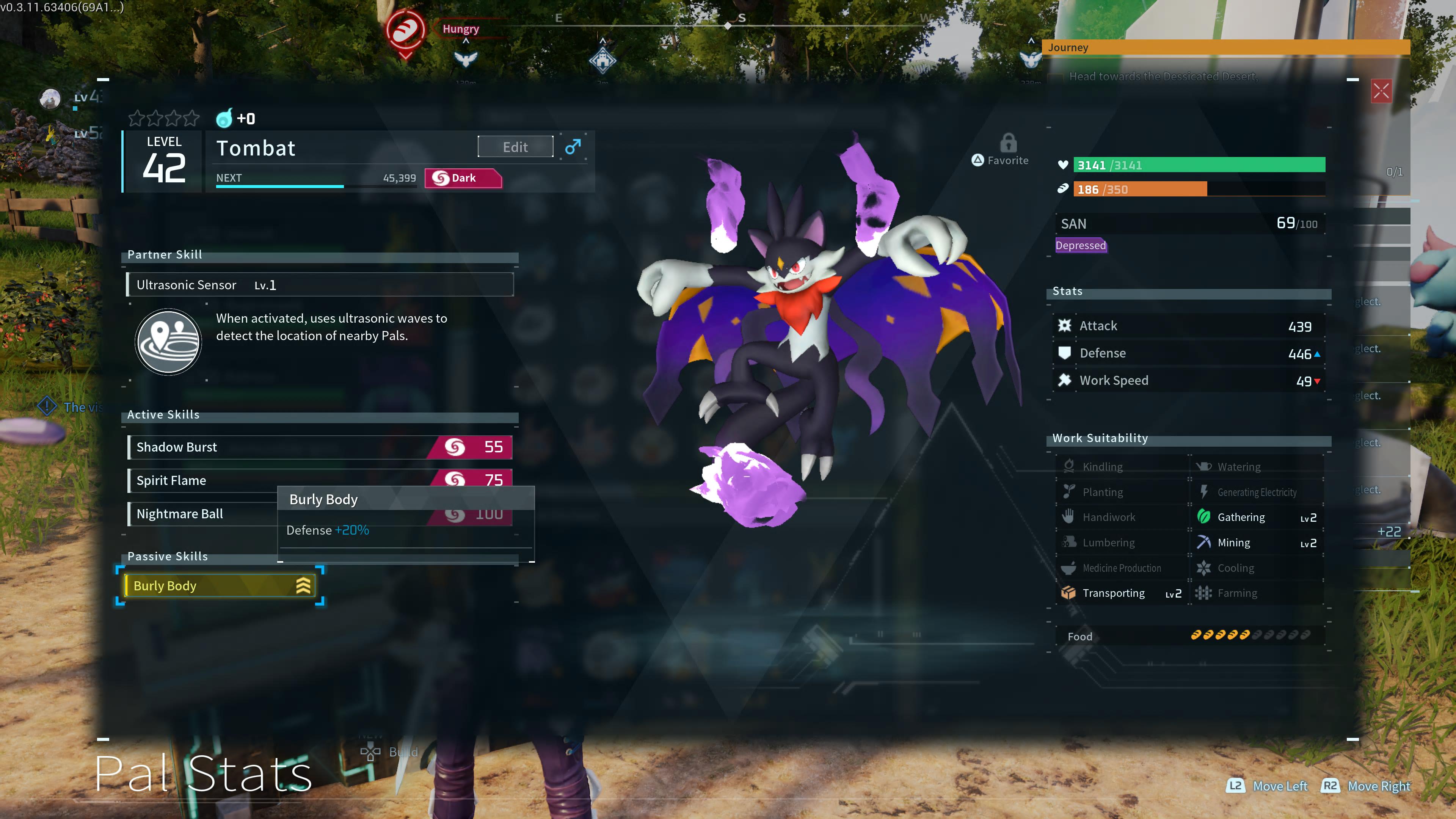The height and width of the screenshot is (819, 1456).
Task: Toggle the Favorite lock icon
Action: [x=1008, y=144]
